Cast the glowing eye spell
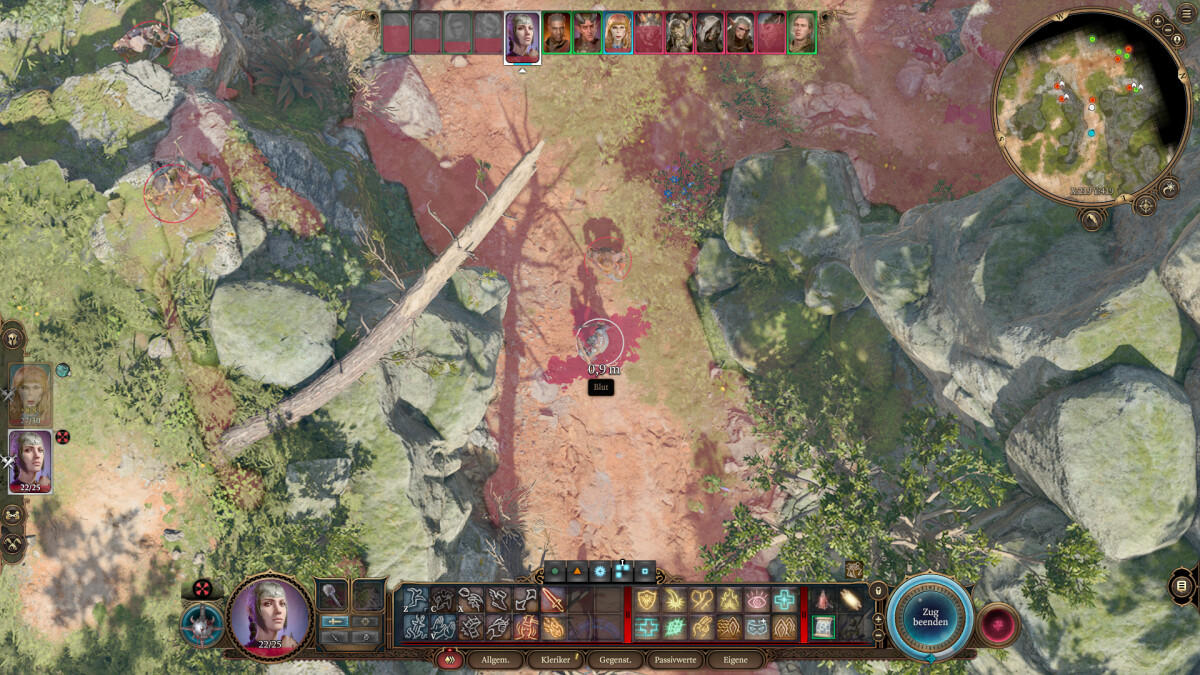 [757, 600]
